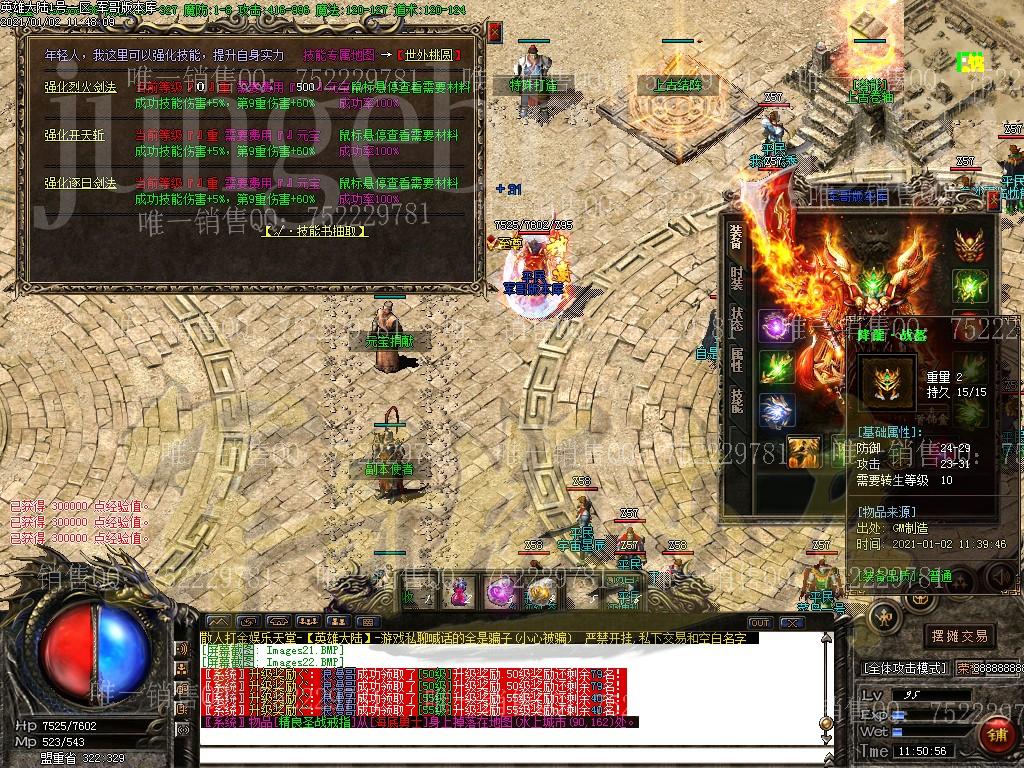1024x768 pixels.
Task: Open the 摆摊交易 stall trade button
Action: click(x=959, y=636)
